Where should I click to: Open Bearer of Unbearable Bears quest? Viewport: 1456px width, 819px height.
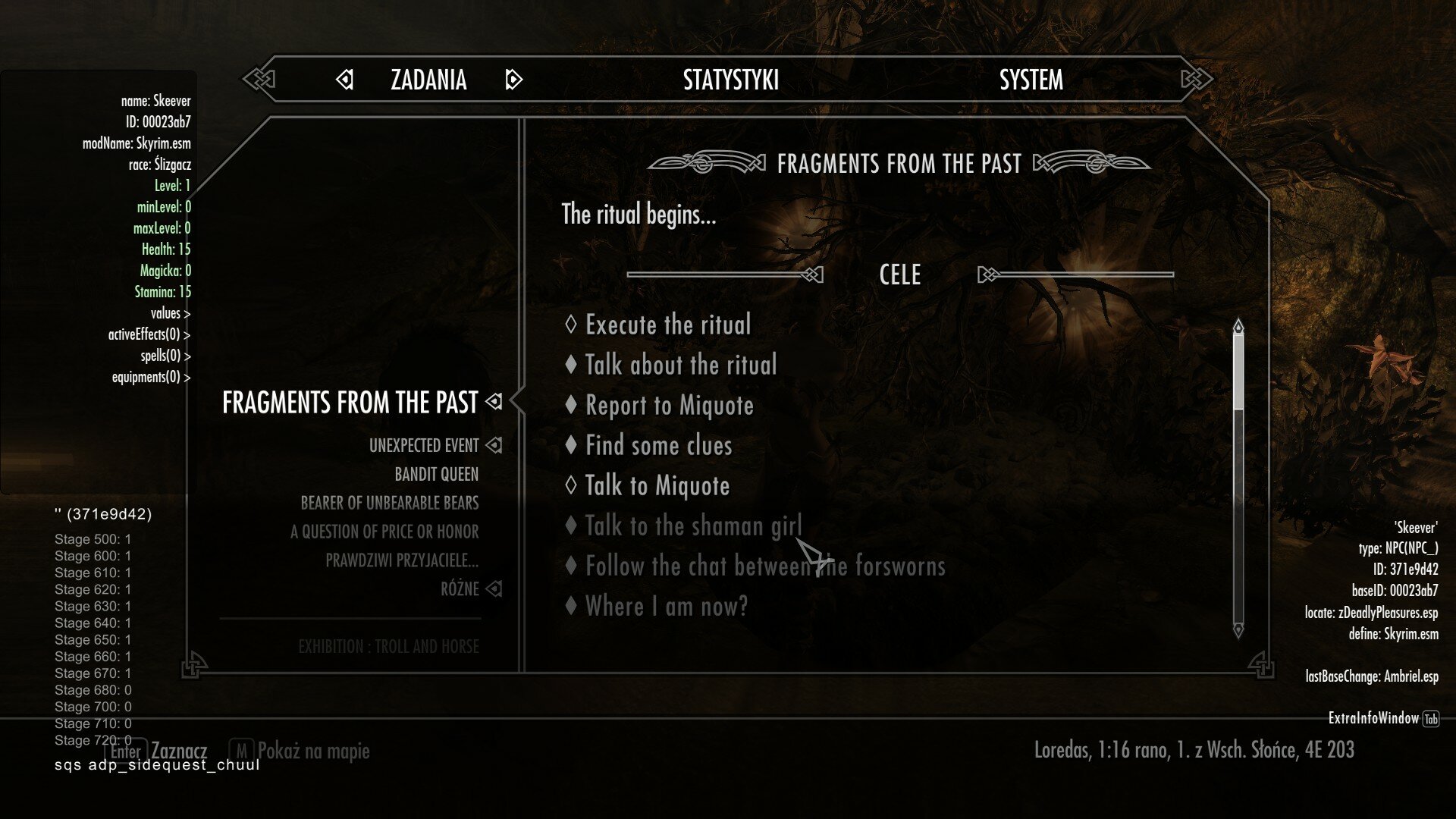[x=389, y=503]
